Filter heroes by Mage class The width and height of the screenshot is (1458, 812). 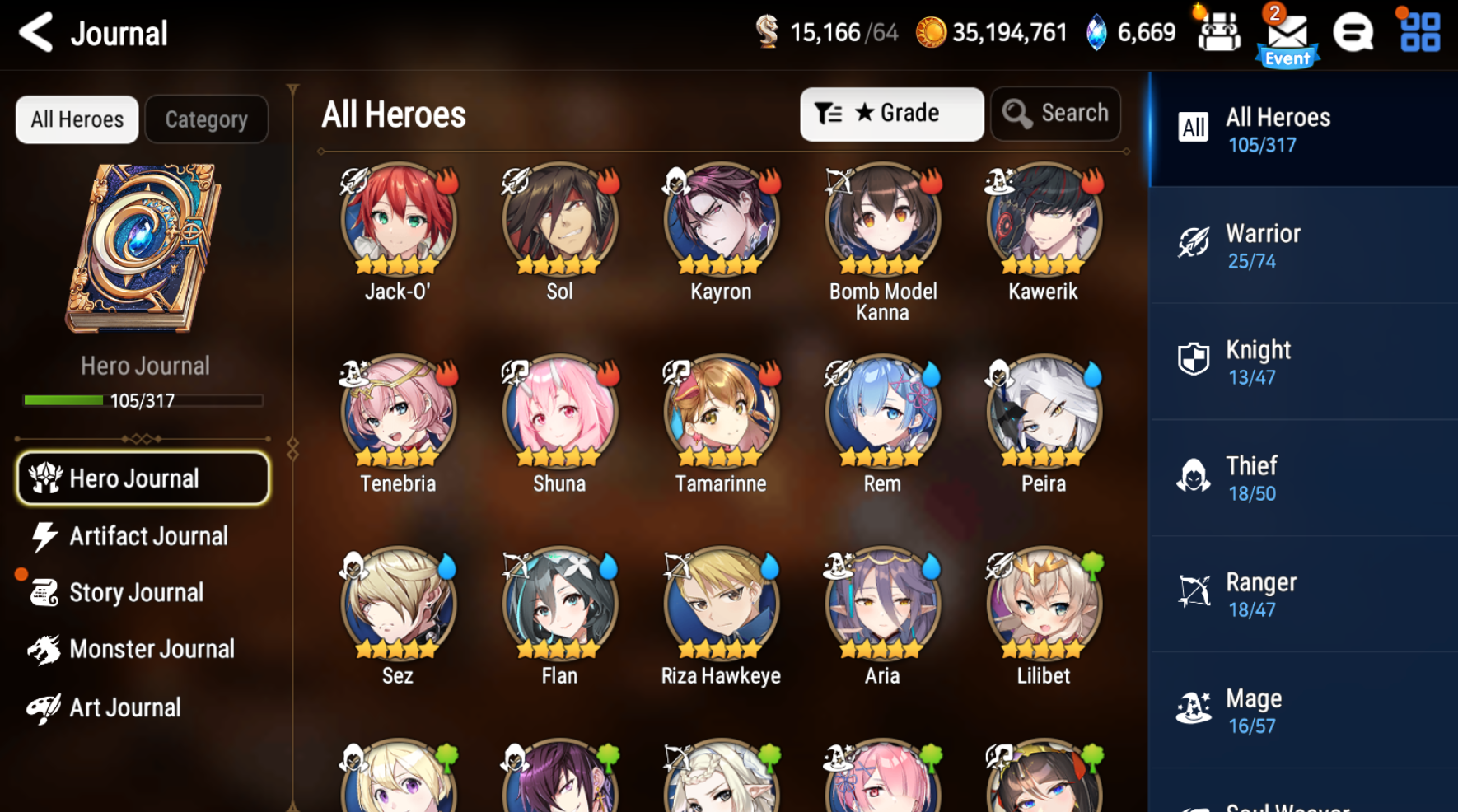coord(1301,710)
